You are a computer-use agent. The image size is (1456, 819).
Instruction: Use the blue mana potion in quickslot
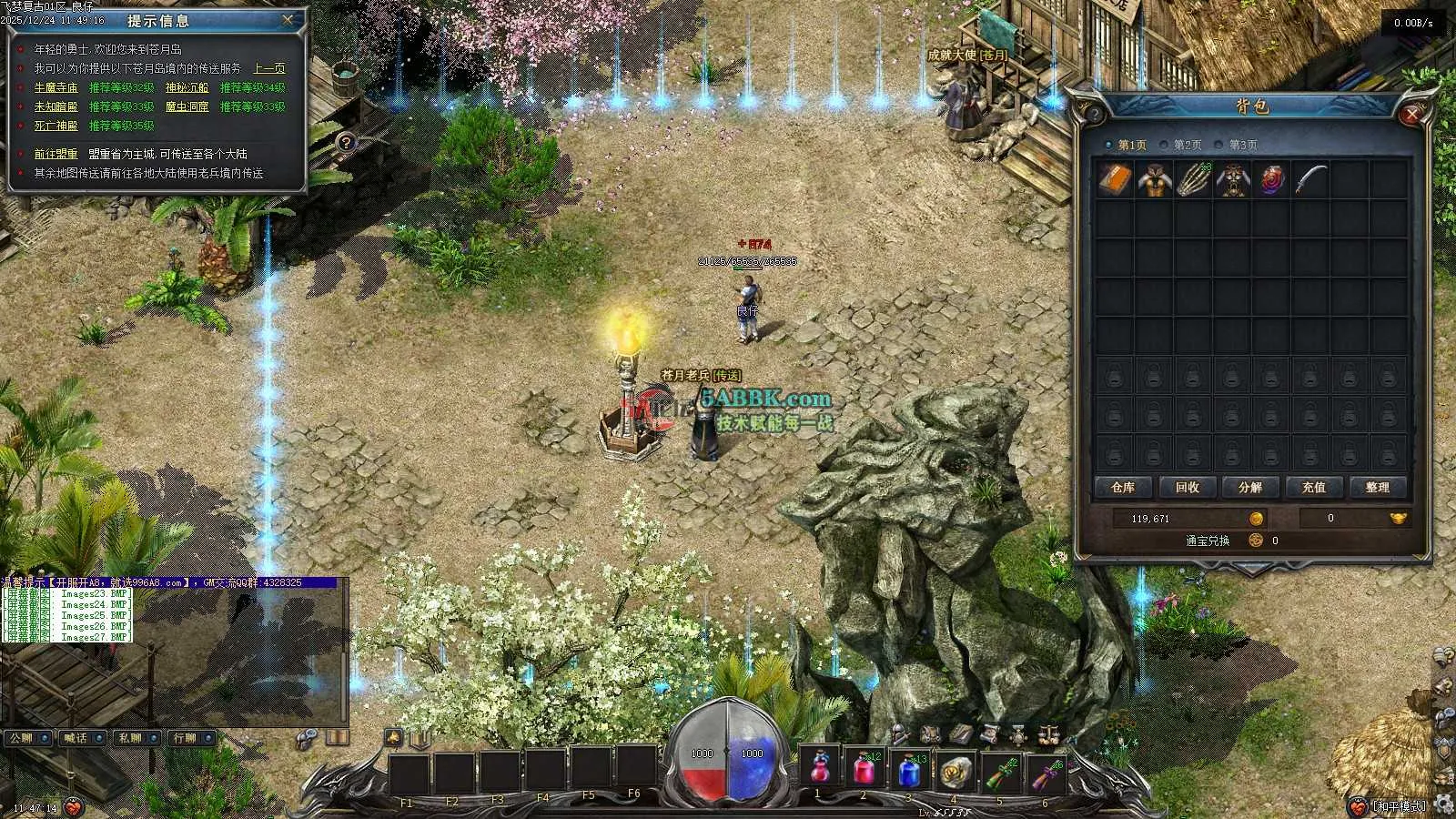908,771
